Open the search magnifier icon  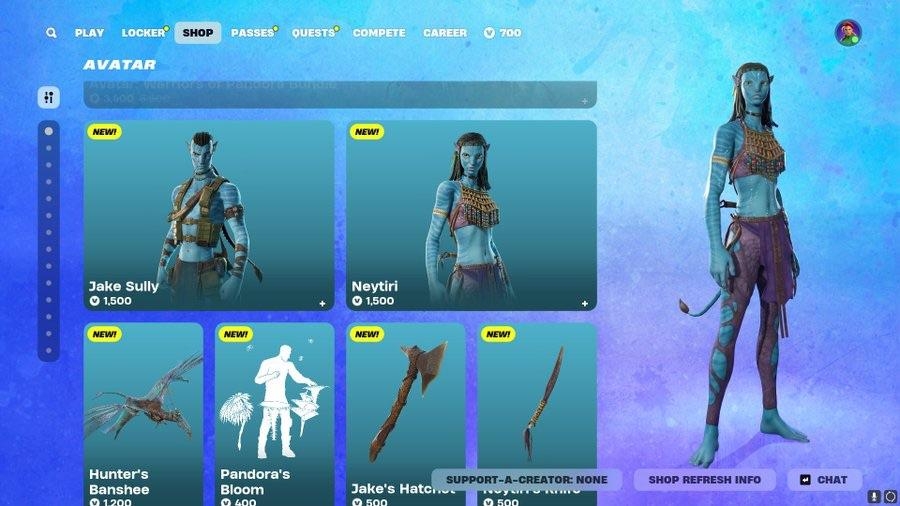[x=51, y=33]
